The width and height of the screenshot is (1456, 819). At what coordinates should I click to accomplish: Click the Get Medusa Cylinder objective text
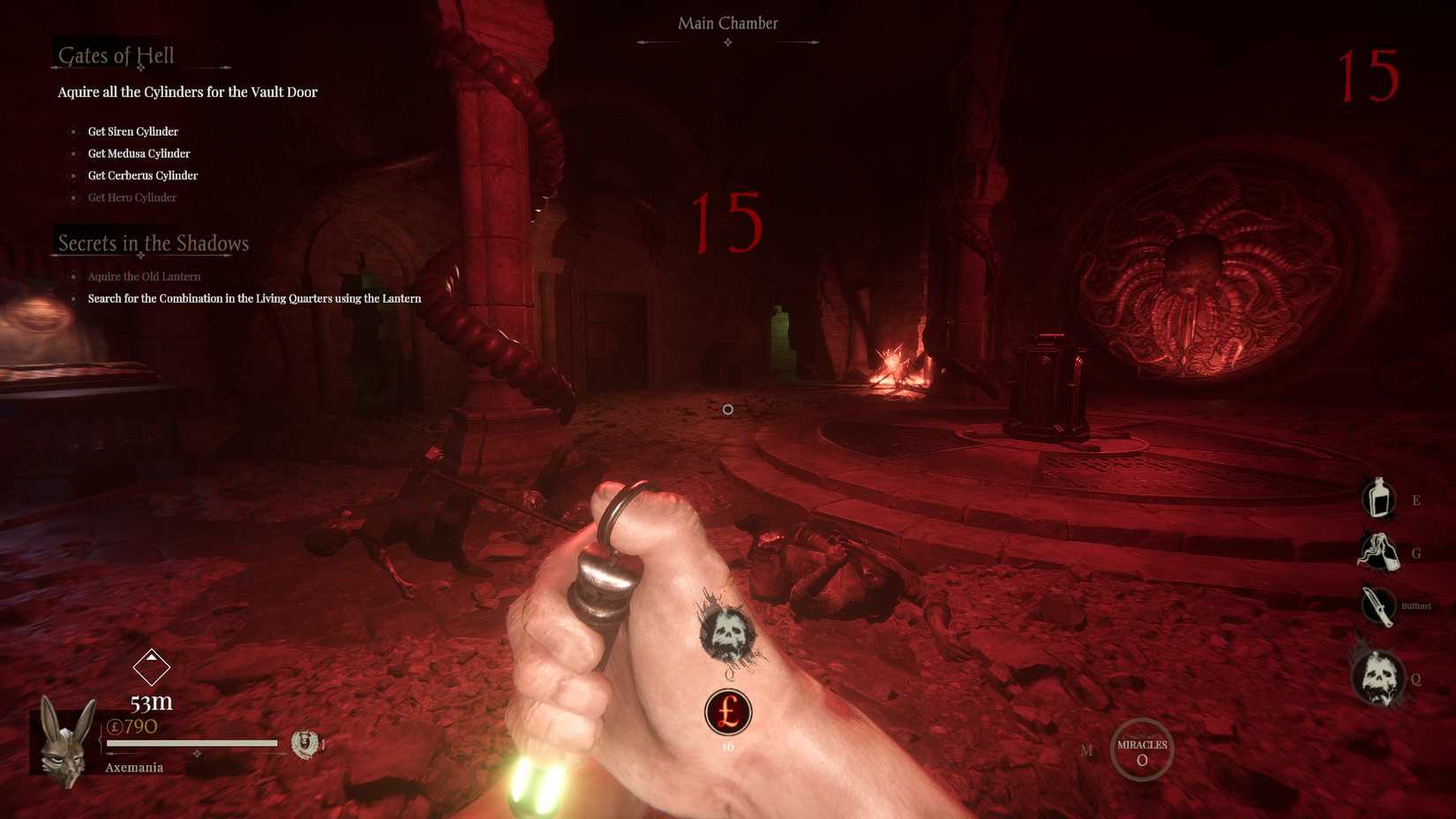click(x=139, y=153)
